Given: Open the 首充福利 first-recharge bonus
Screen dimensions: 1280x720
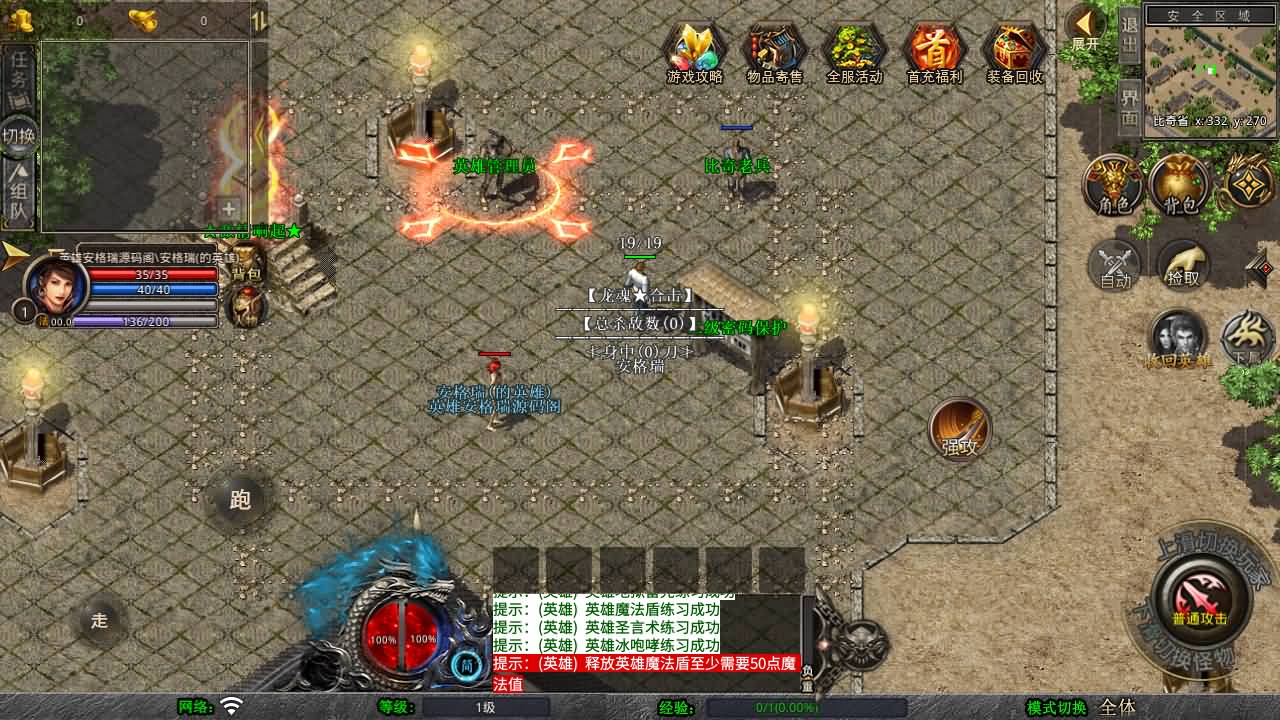Looking at the screenshot, I should click(934, 52).
